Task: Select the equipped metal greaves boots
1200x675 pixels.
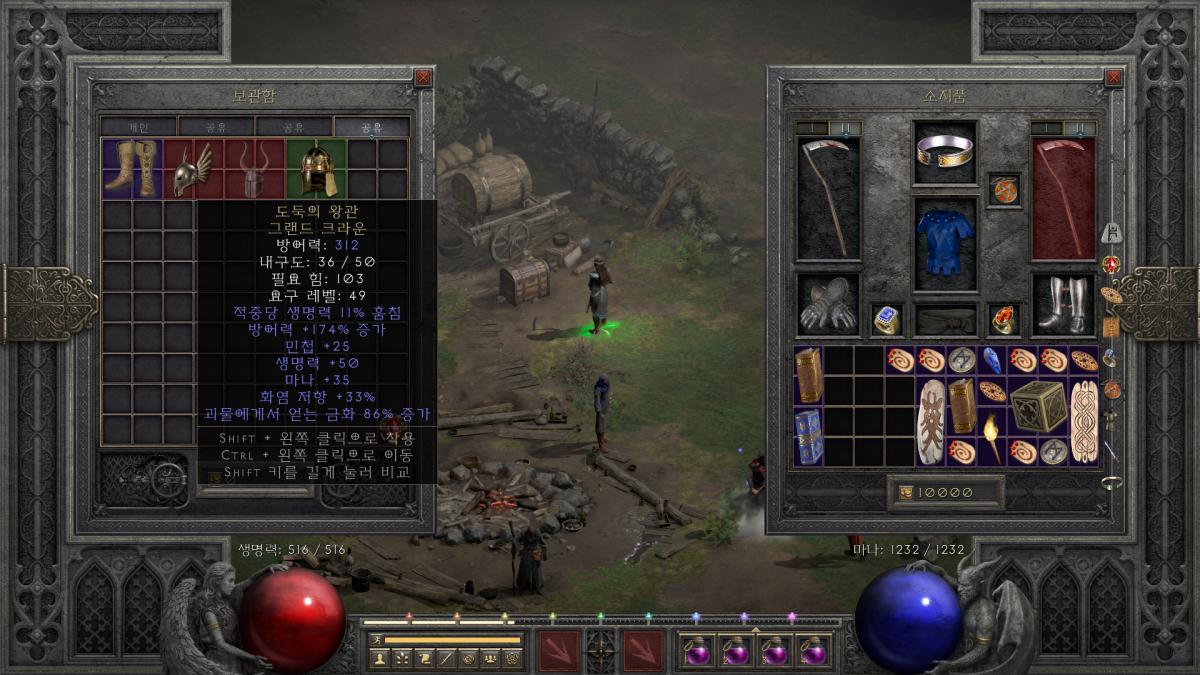Action: [x=1063, y=305]
